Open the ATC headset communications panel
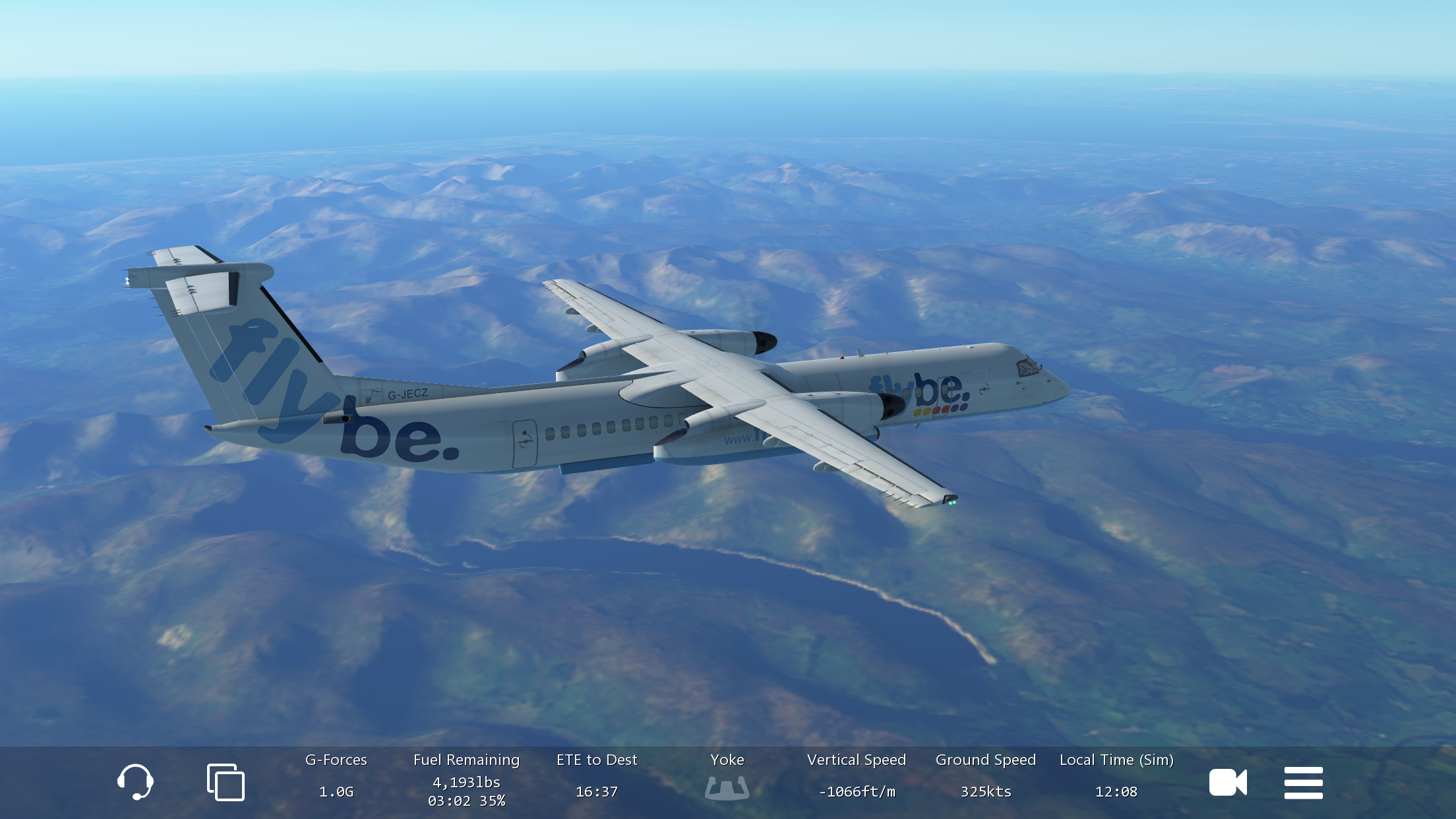1456x819 pixels. 135,782
